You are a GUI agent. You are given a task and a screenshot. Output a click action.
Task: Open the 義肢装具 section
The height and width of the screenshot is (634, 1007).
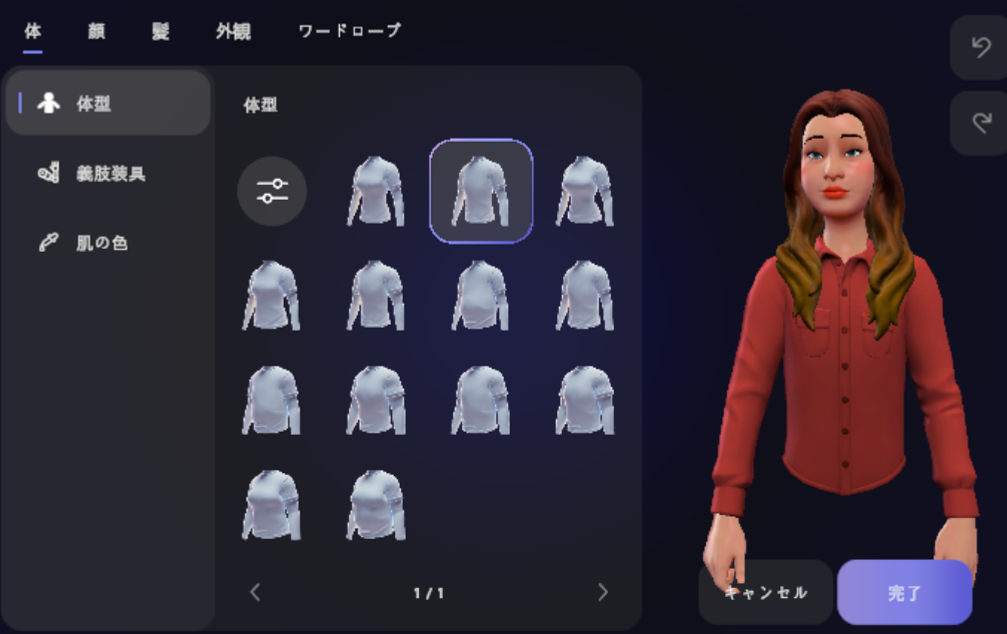coord(108,174)
